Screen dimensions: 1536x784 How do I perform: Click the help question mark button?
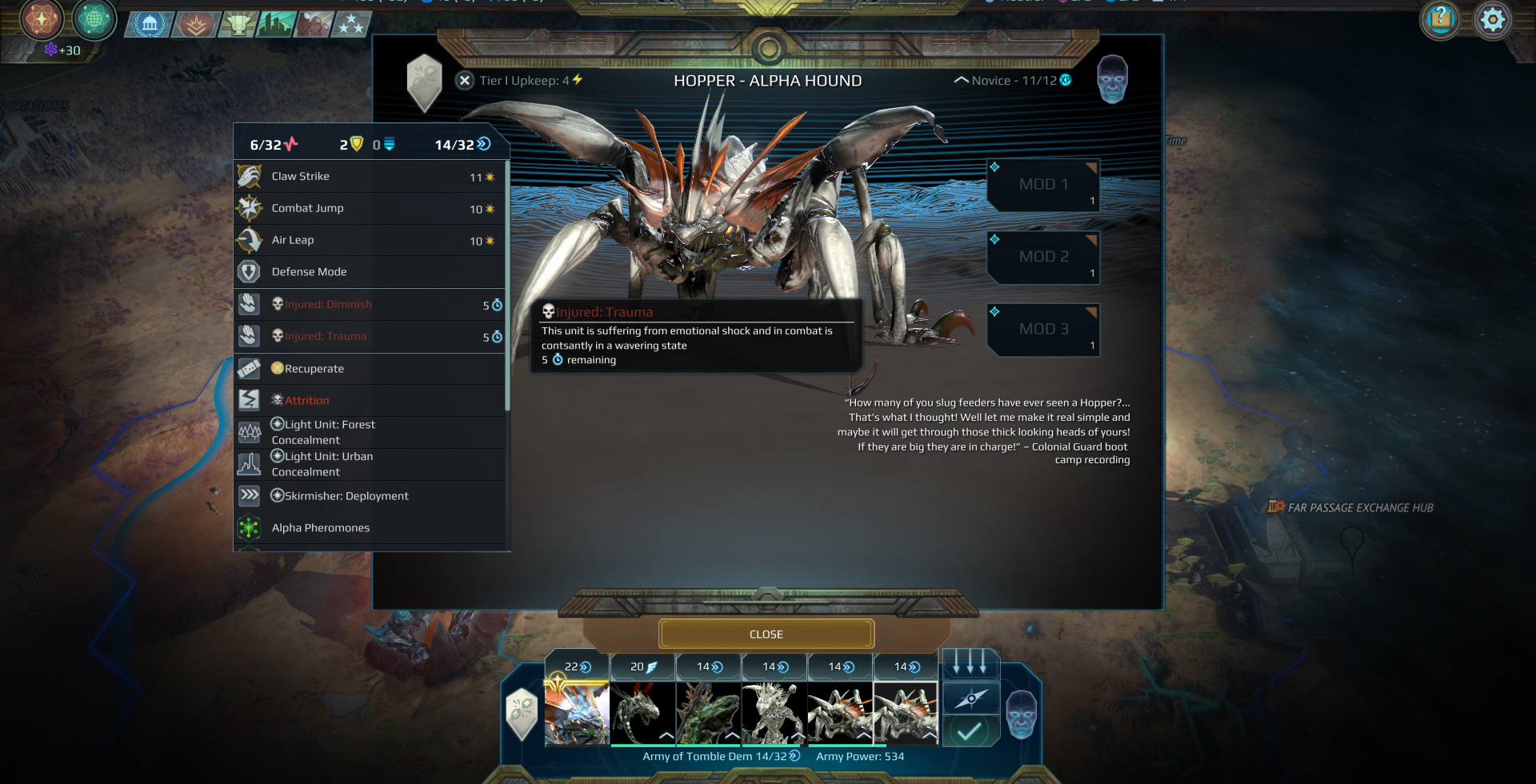coord(1441,20)
